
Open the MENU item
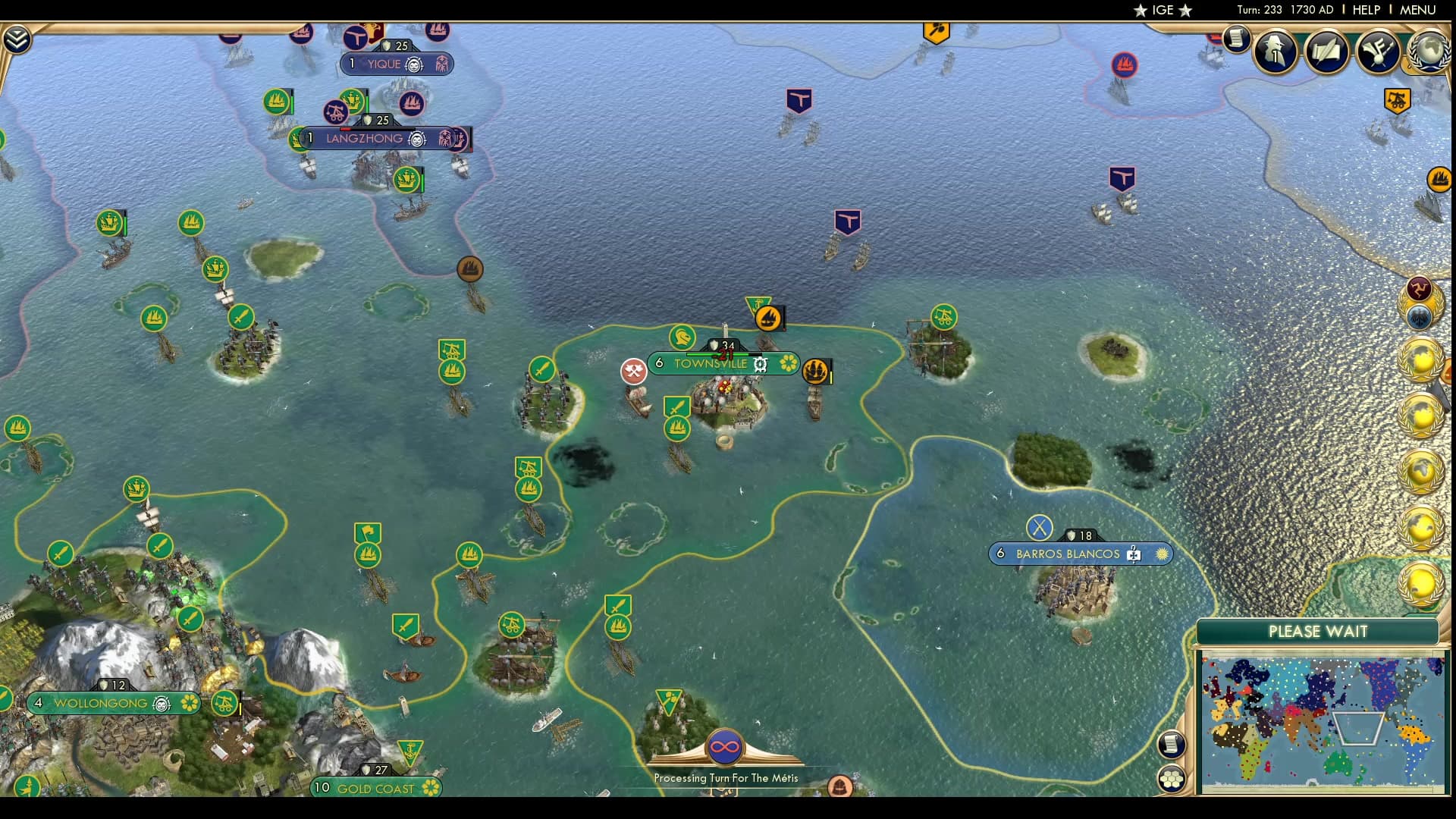click(1417, 10)
